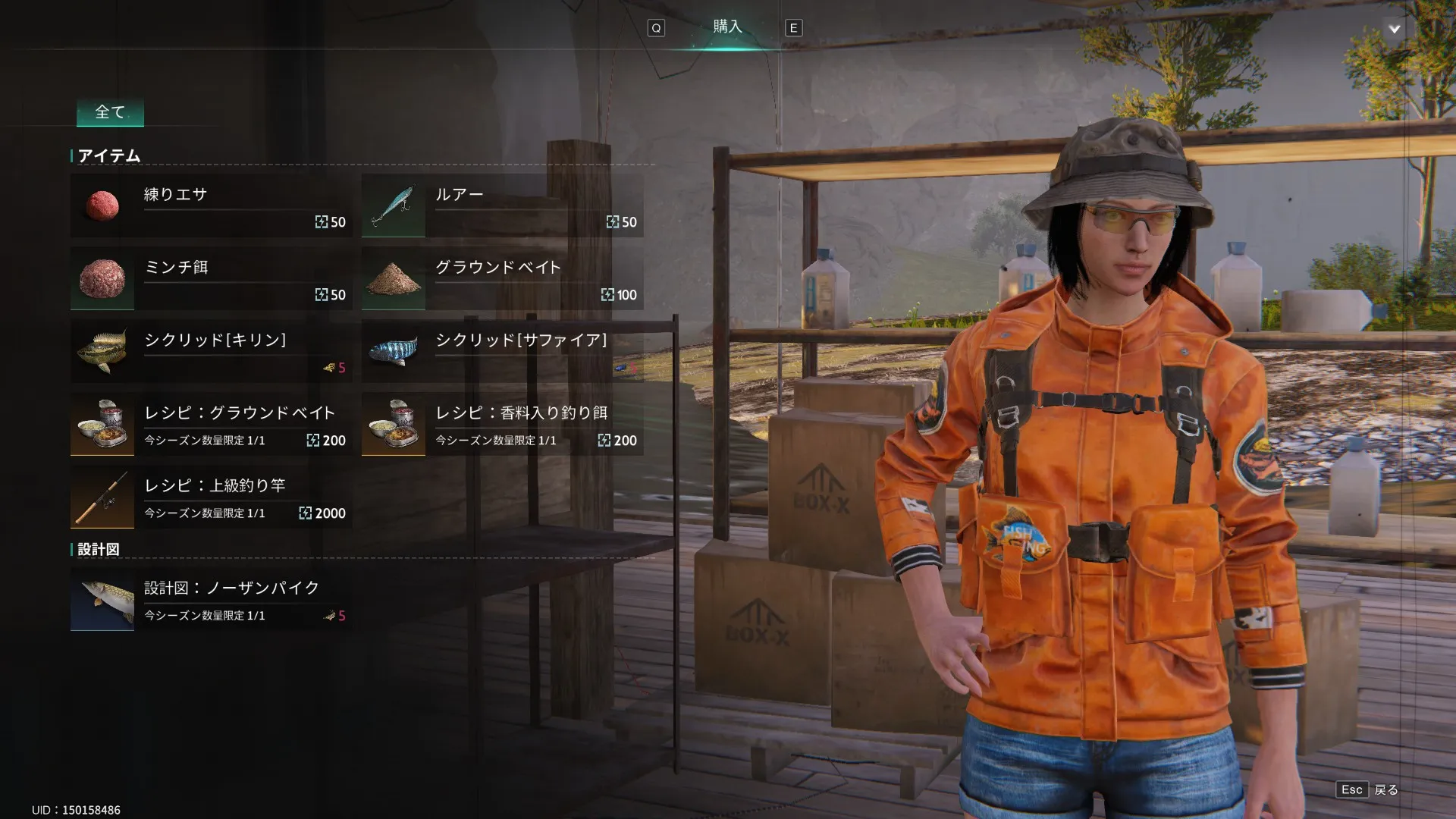Select レシピ:グラウンドベイト recipe
This screenshot has height=819, width=1456.
coord(211,424)
